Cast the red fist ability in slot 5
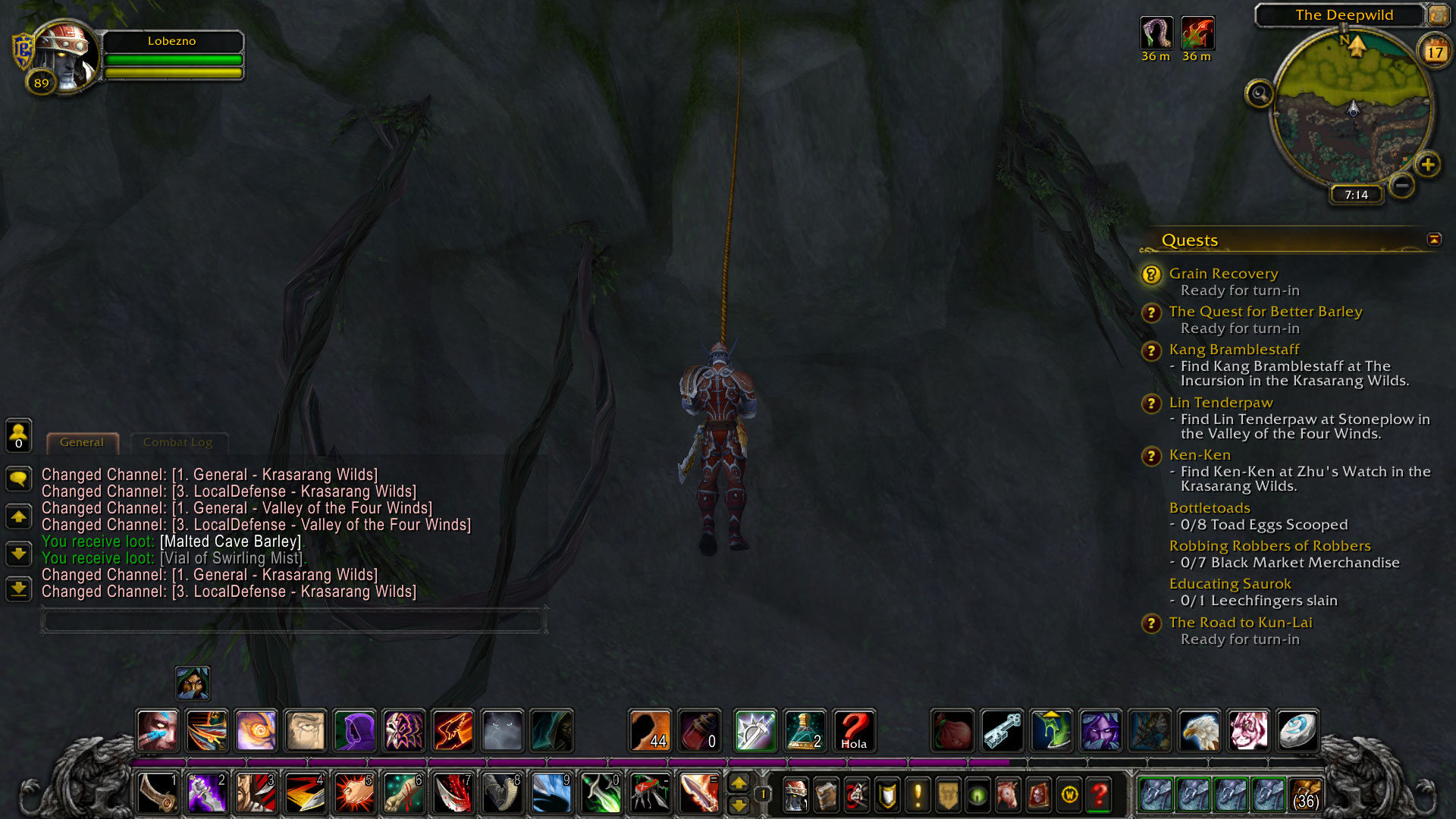 pos(354,793)
